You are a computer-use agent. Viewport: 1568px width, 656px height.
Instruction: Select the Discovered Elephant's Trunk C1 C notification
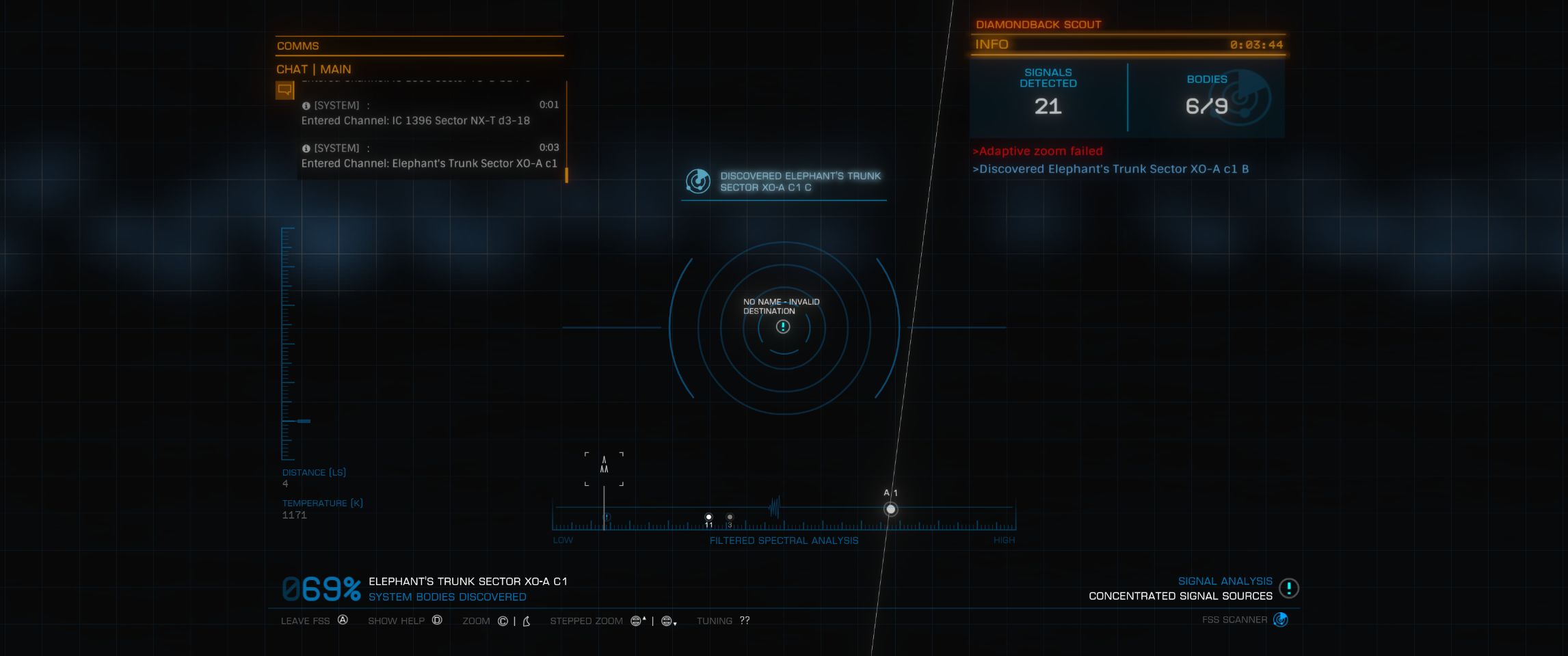[784, 182]
